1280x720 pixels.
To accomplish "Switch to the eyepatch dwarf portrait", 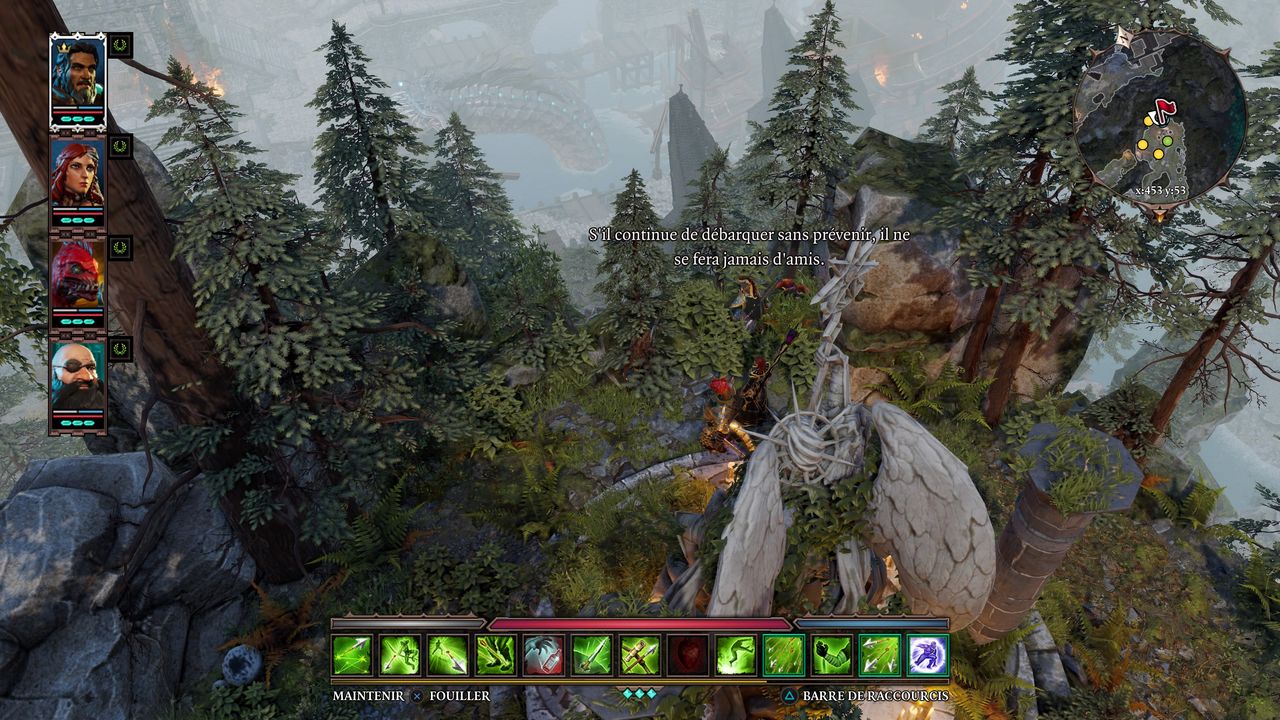I will point(77,376).
